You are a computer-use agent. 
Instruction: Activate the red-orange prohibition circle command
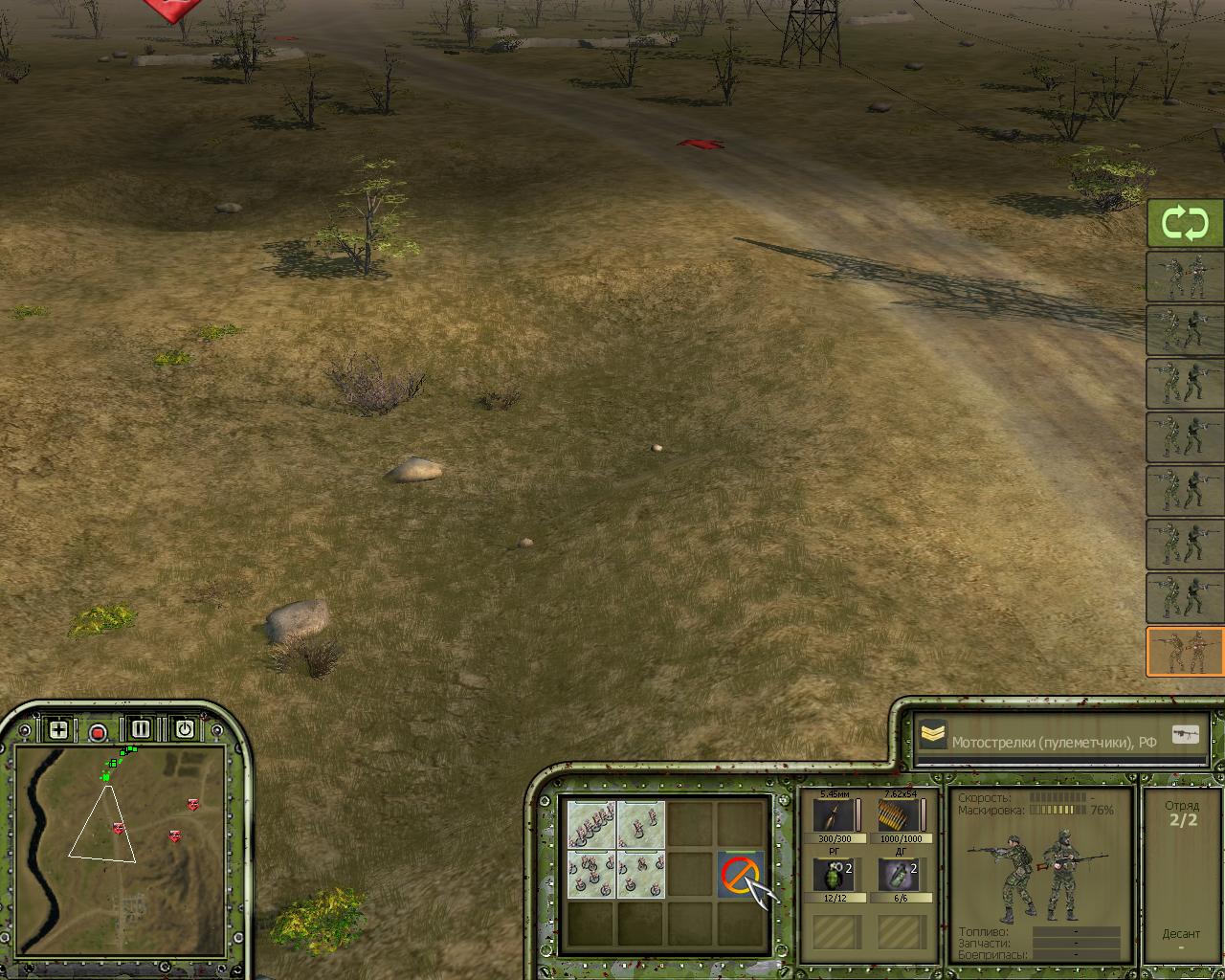tap(740, 874)
